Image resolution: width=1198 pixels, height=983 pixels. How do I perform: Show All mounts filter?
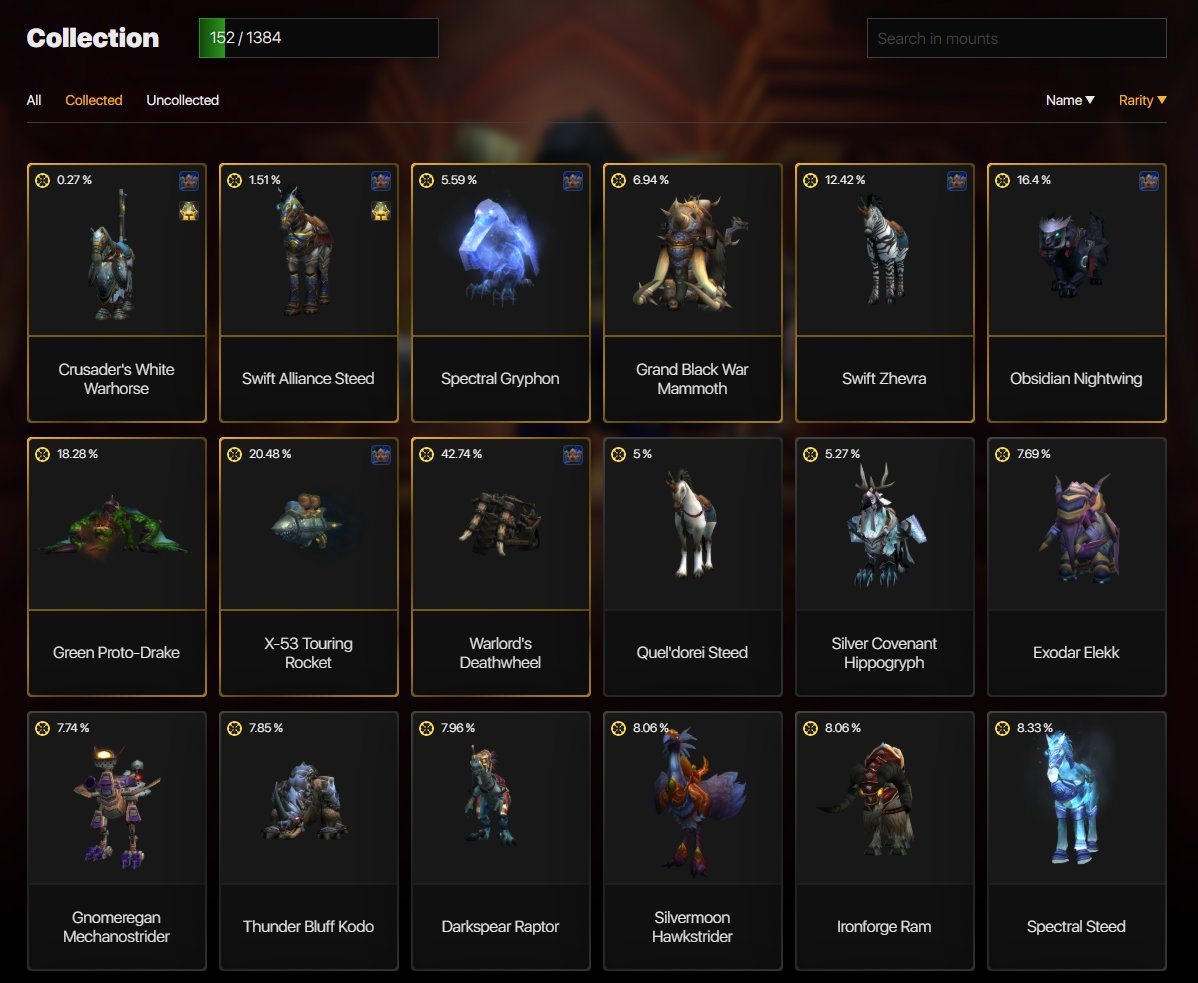[x=34, y=100]
